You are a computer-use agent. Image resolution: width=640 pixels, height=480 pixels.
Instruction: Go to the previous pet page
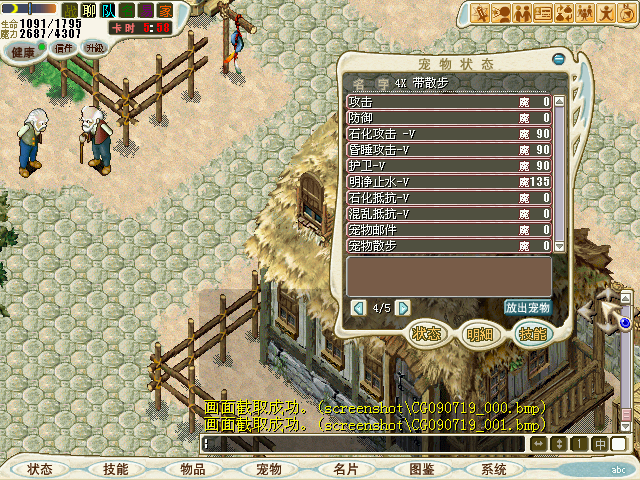(359, 308)
